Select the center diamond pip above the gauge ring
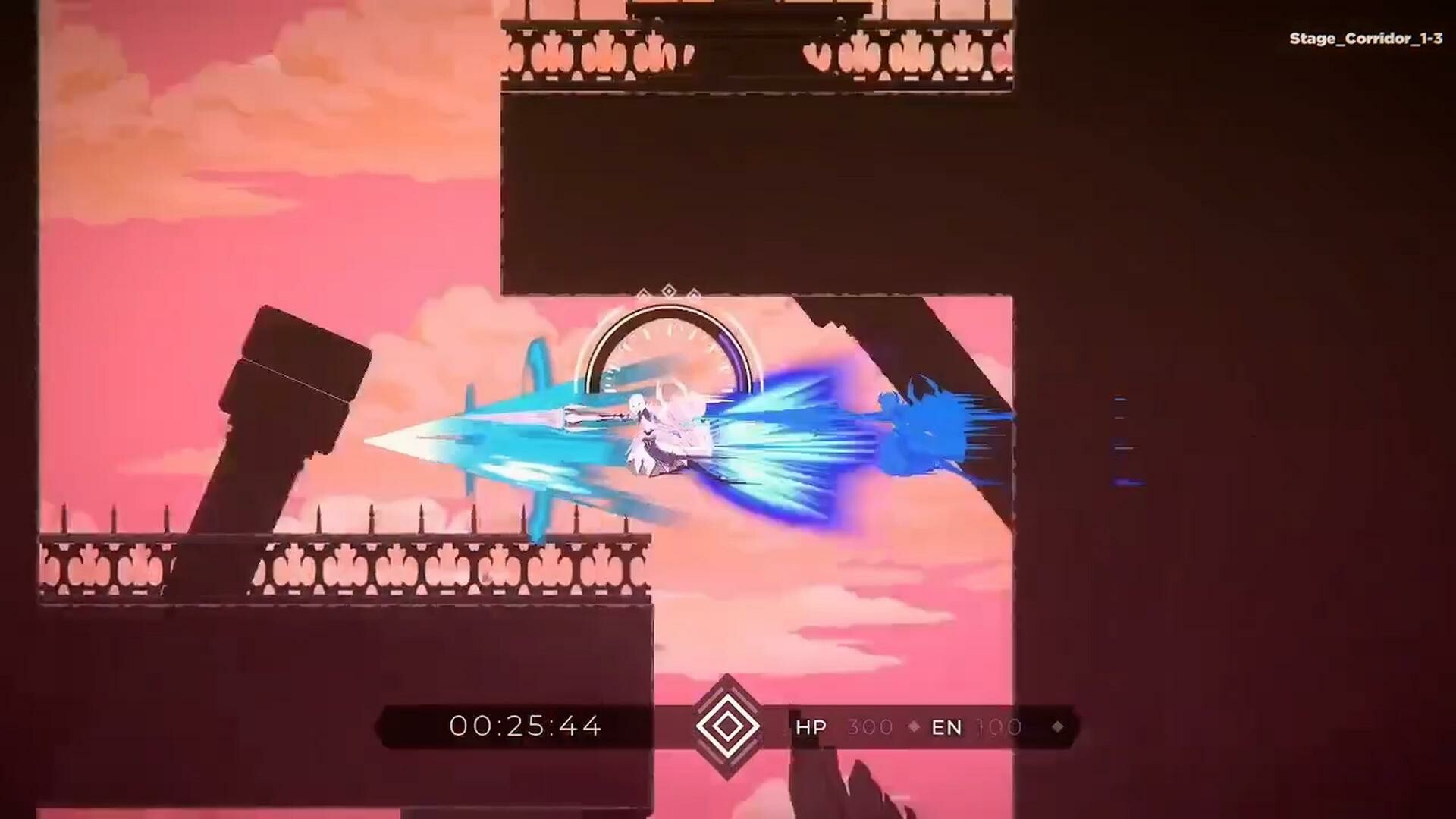The height and width of the screenshot is (819, 1456). [668, 288]
